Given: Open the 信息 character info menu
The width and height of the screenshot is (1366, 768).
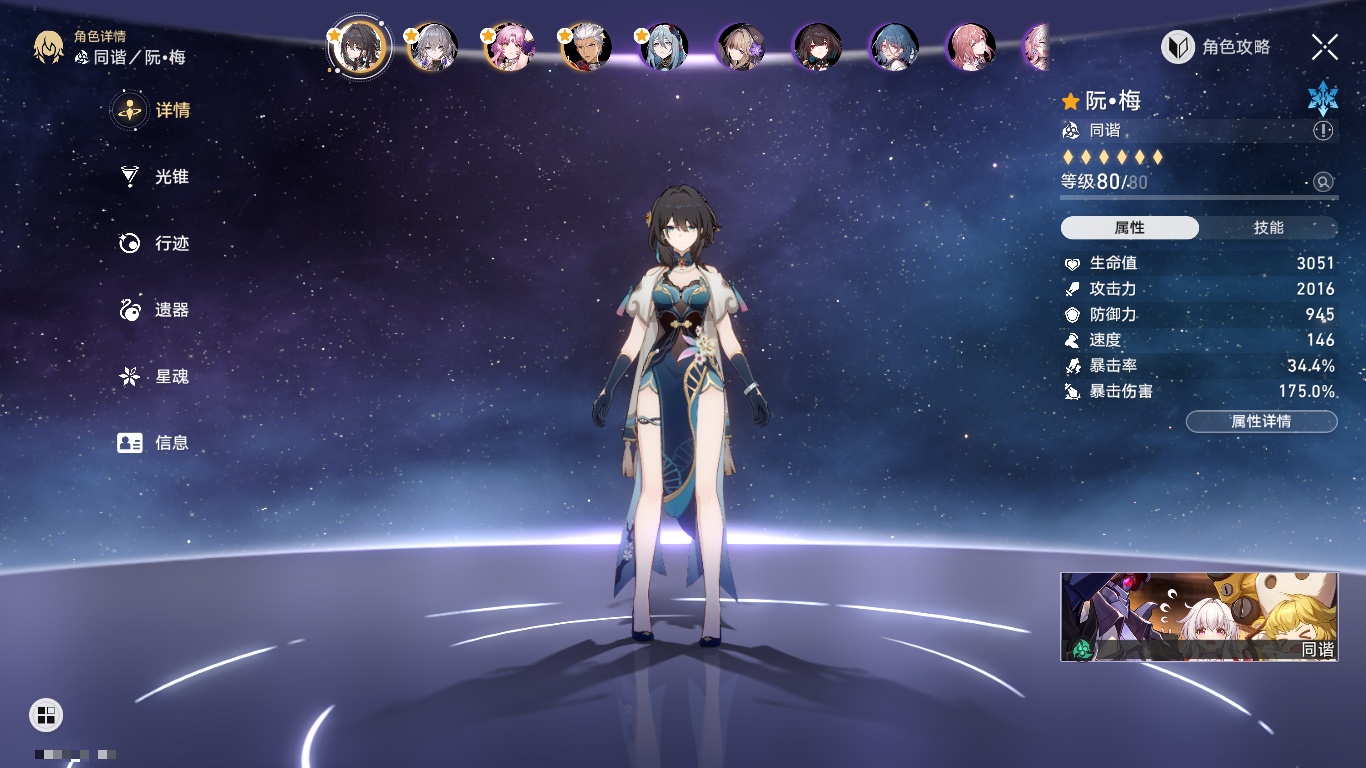Looking at the screenshot, I should click(153, 442).
